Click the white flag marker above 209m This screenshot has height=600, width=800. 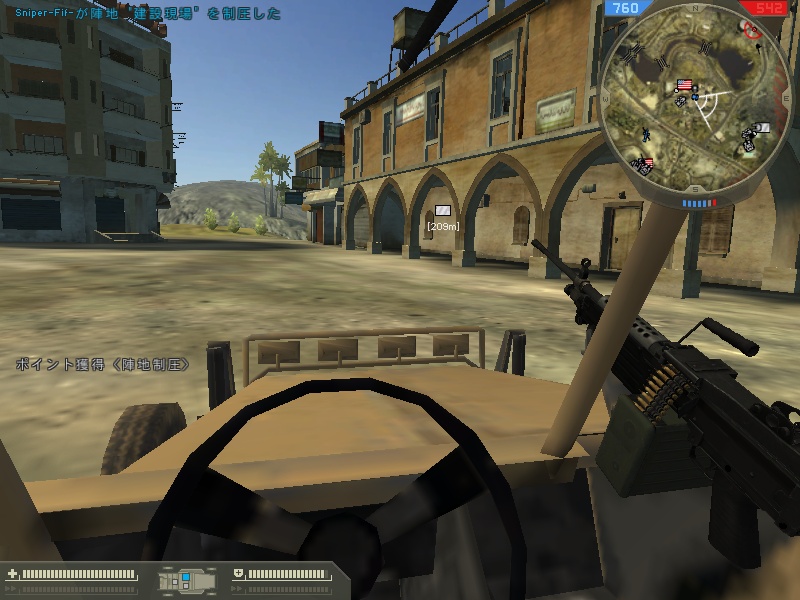(x=442, y=210)
